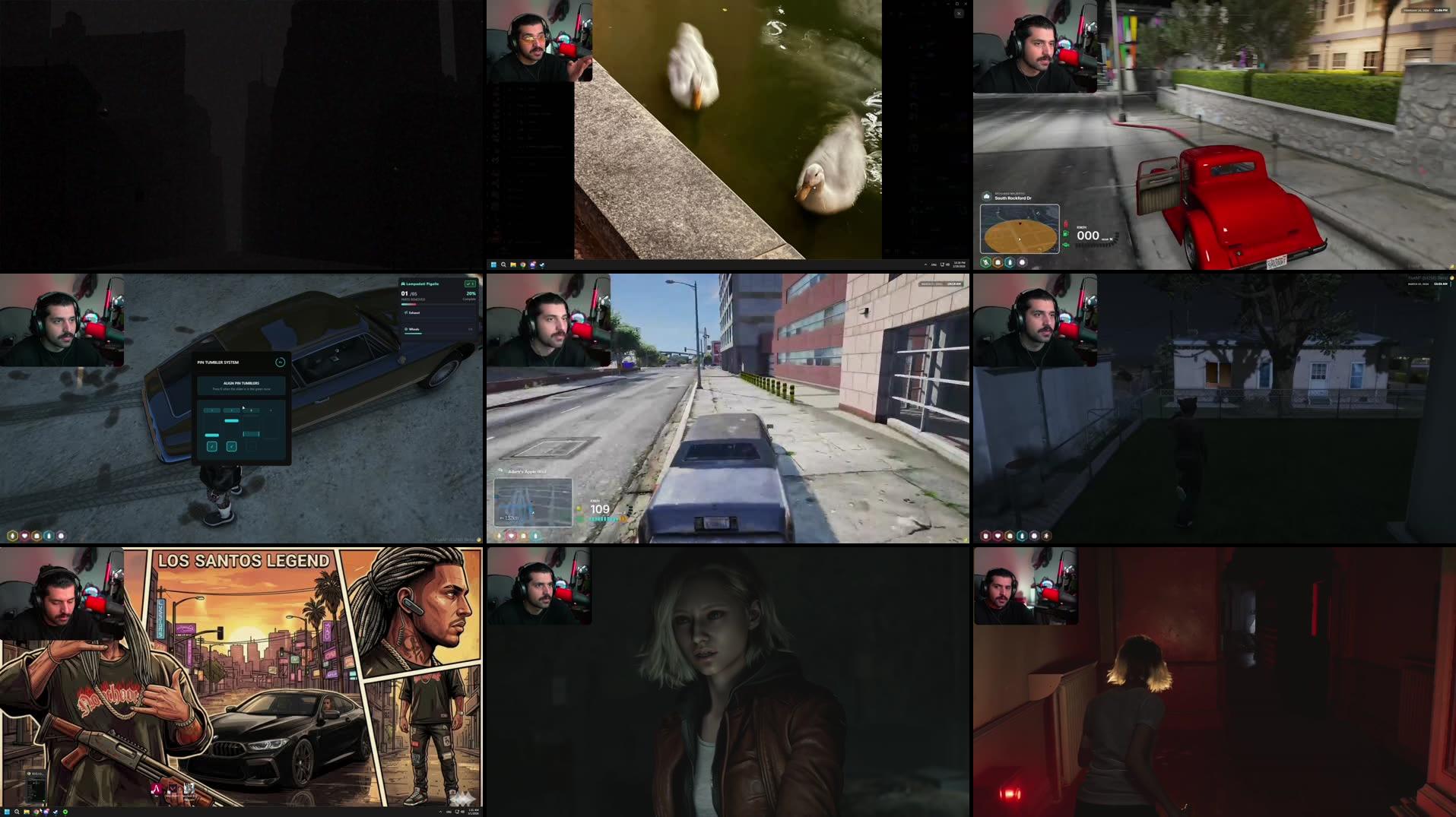Click the Exhaust part icon in the parts panel
This screenshot has height=817, width=1456.
click(406, 313)
